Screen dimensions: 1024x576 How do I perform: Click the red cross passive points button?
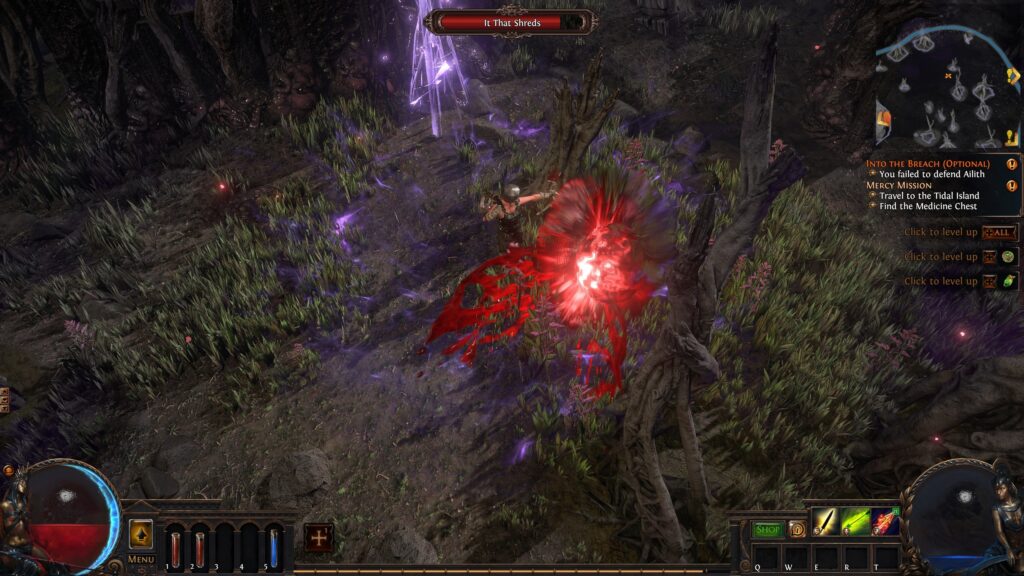319,537
